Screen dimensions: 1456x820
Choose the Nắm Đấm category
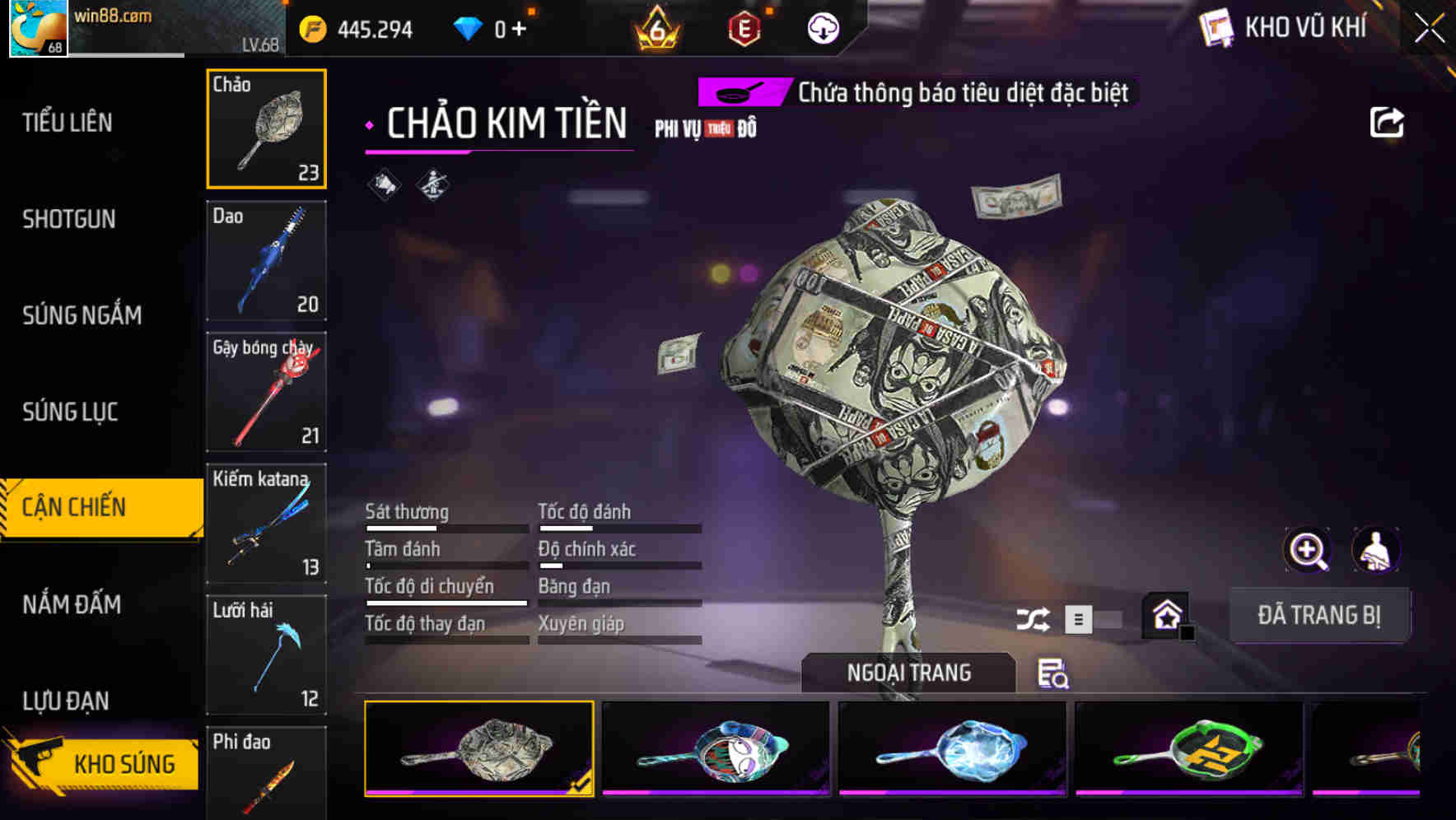pyautogui.click(x=72, y=604)
